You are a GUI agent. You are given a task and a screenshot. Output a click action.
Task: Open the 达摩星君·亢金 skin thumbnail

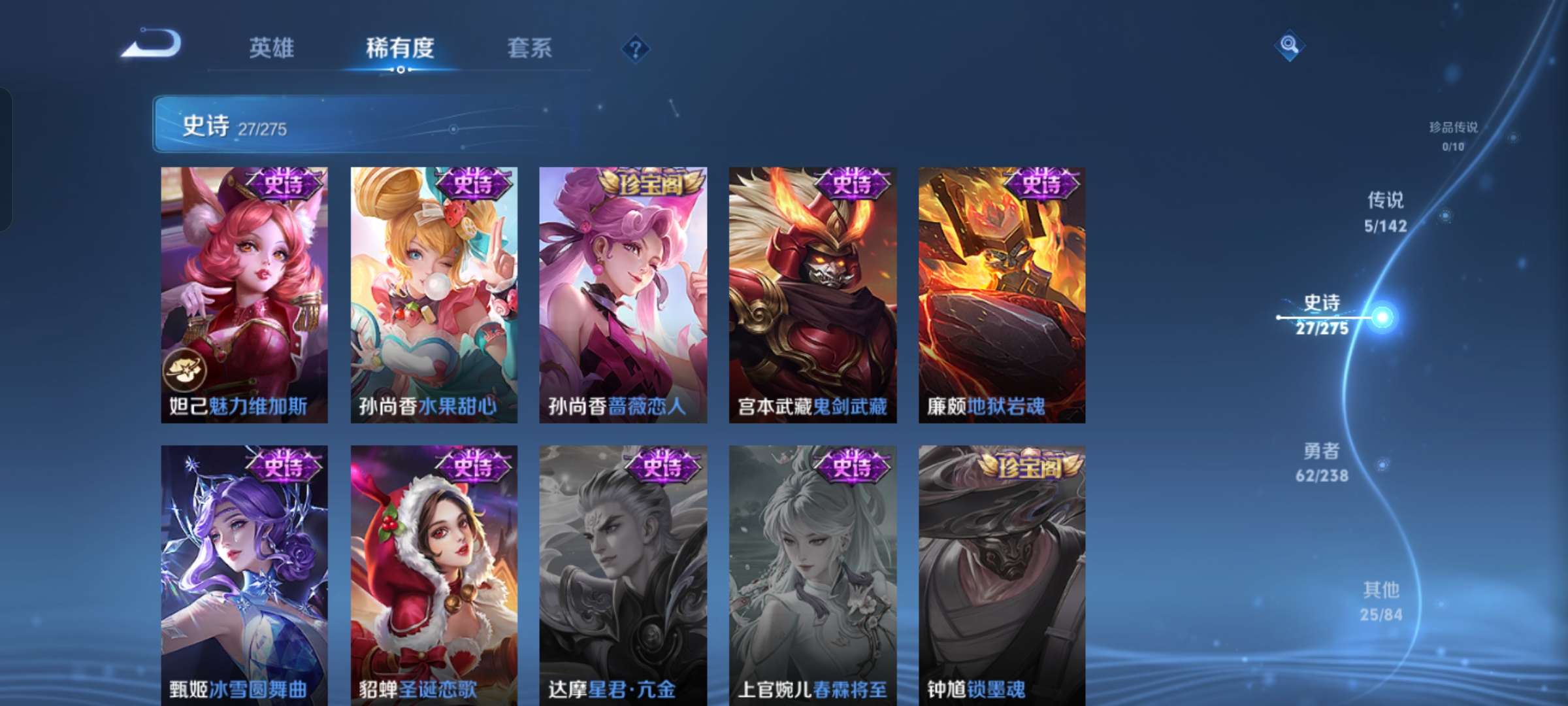click(x=625, y=575)
